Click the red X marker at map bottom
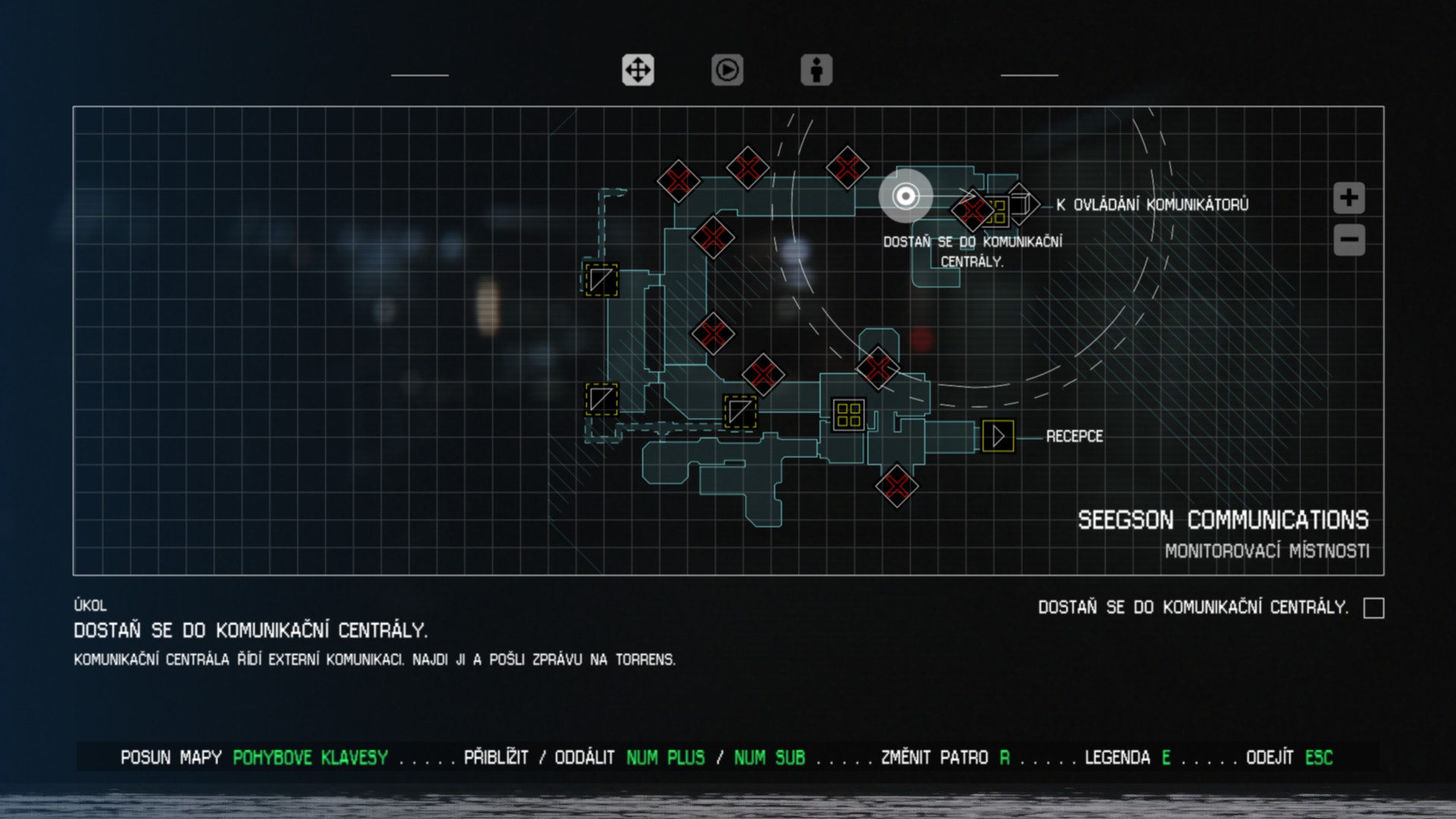This screenshot has height=819, width=1456. pyautogui.click(x=896, y=485)
